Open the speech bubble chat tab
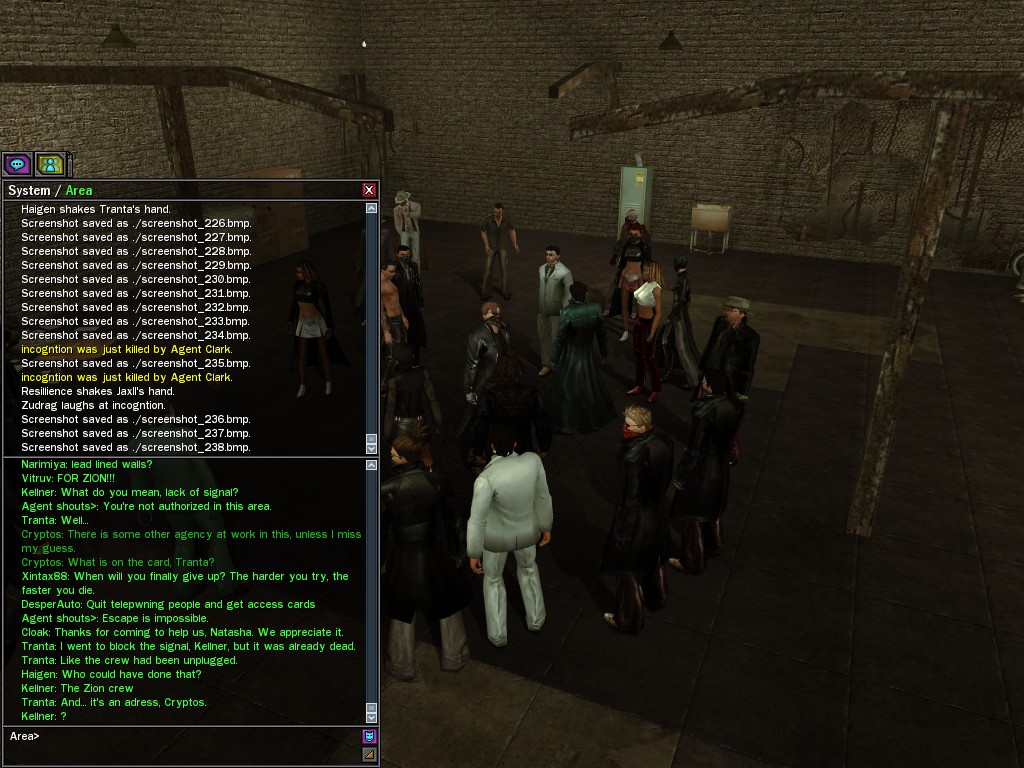The width and height of the screenshot is (1024, 768). [17, 164]
